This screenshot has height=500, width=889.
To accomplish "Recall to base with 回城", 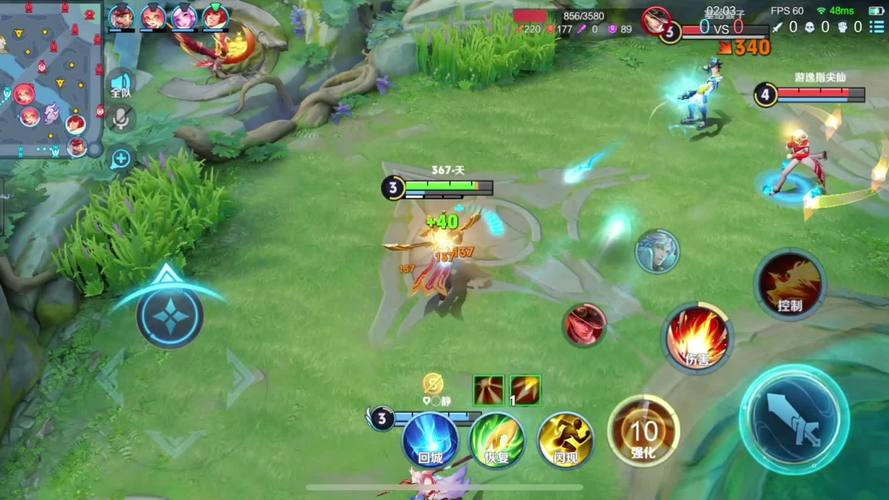I will pos(430,439).
